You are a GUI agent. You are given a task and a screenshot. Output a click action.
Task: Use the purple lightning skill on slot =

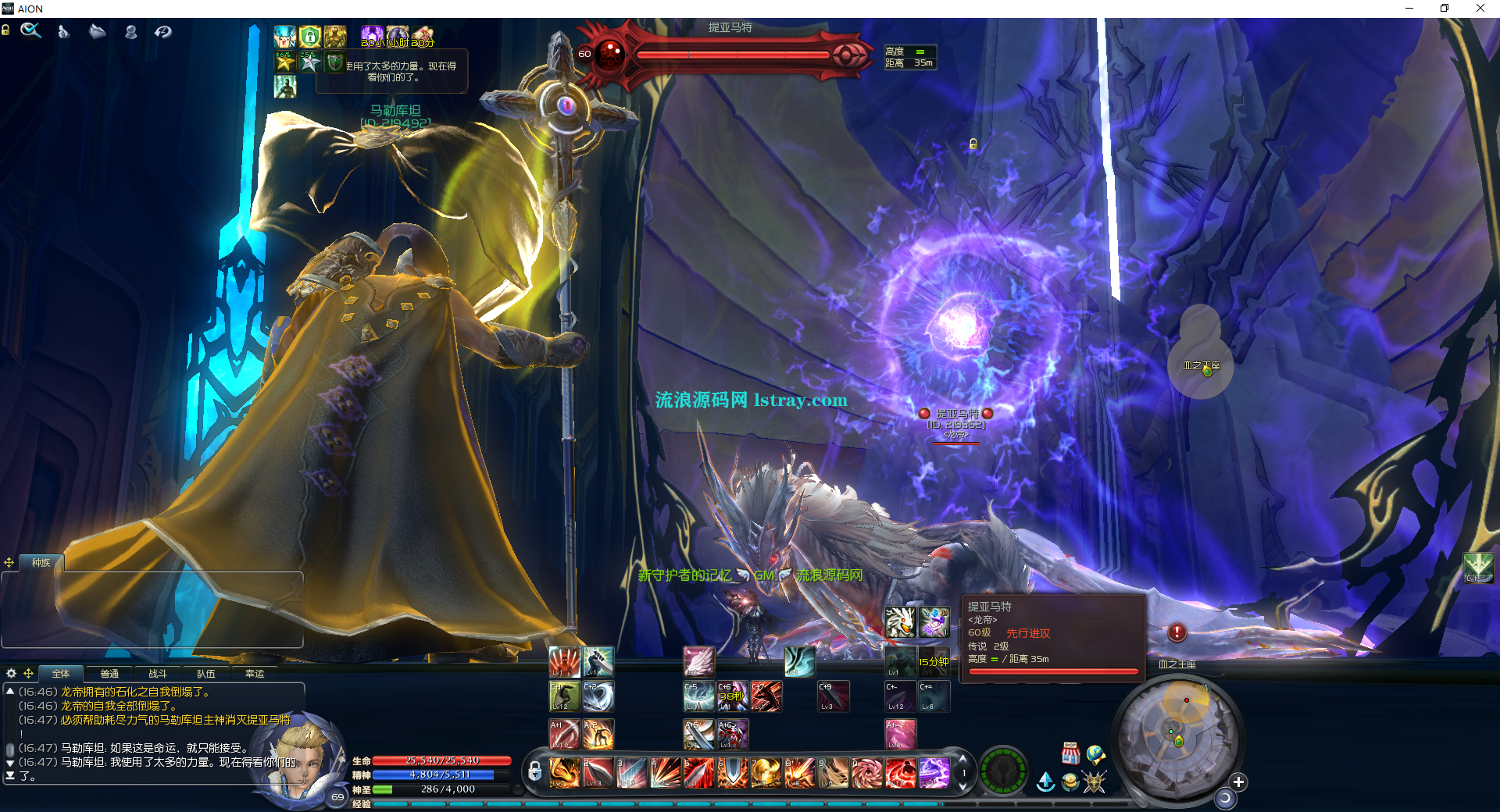[934, 773]
